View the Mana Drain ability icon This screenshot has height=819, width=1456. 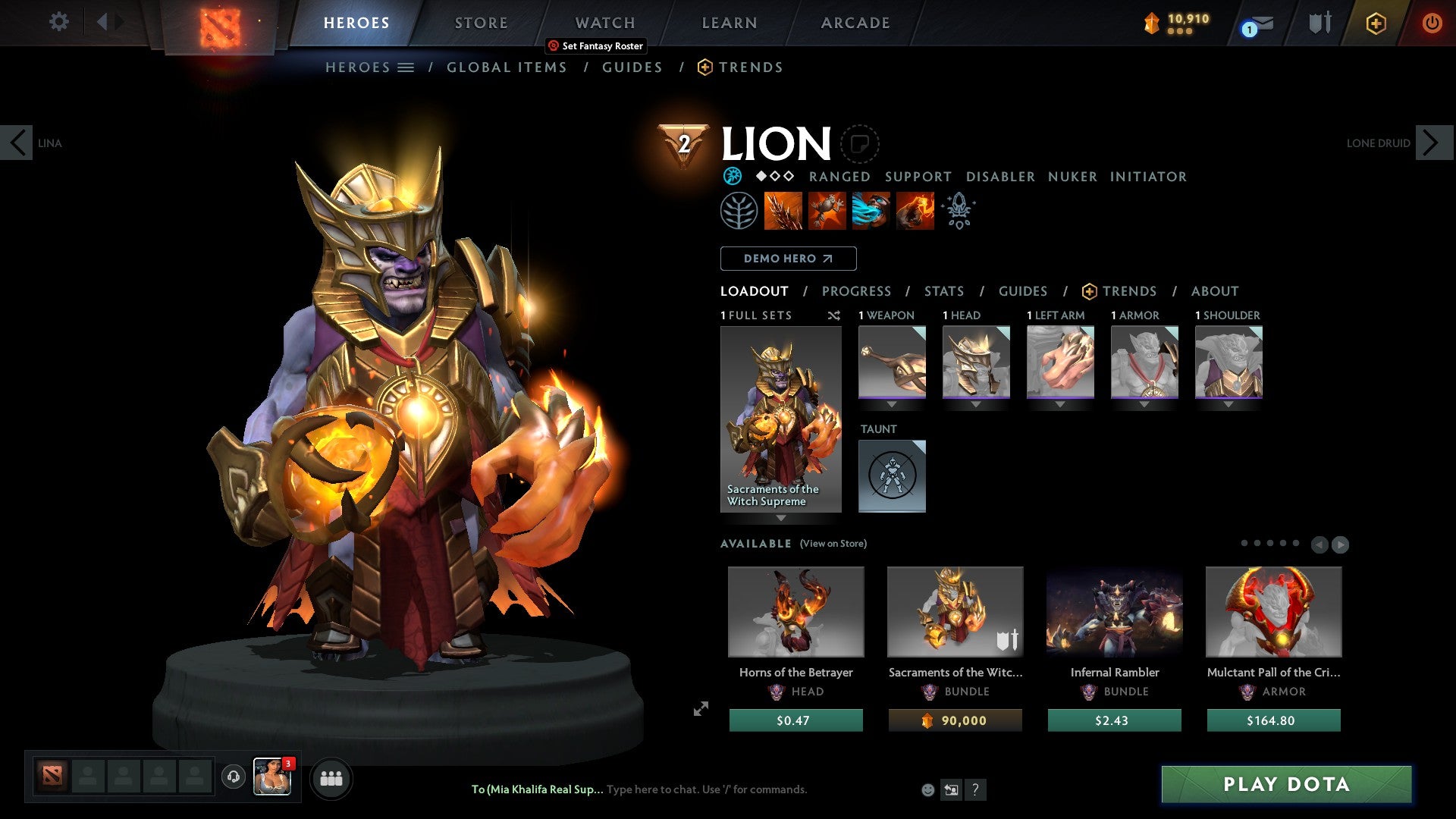pyautogui.click(x=872, y=211)
